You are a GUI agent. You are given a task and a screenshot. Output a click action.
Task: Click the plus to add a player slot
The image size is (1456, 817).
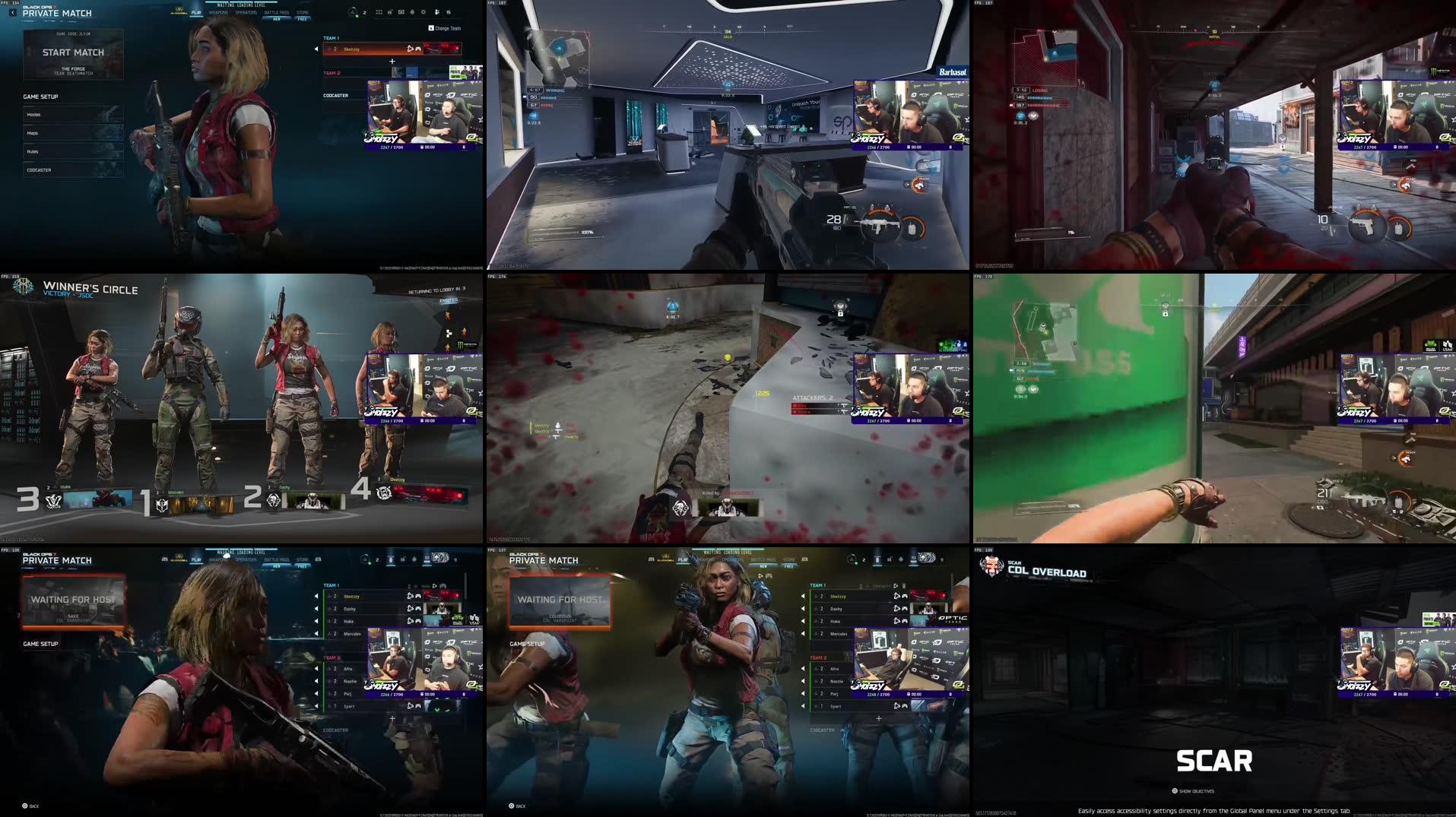tap(392, 61)
